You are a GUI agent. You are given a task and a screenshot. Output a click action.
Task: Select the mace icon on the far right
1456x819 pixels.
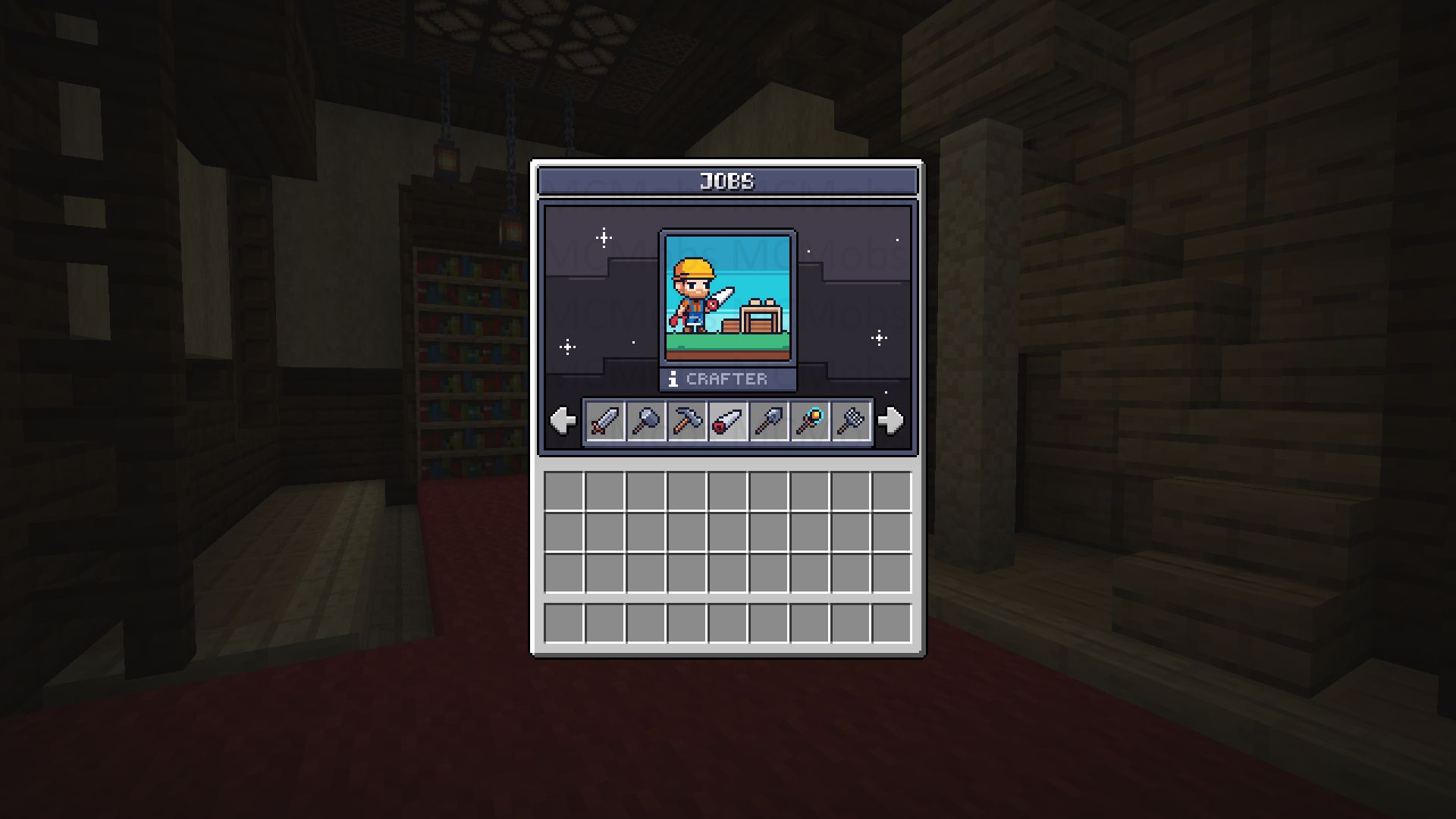pos(851,422)
